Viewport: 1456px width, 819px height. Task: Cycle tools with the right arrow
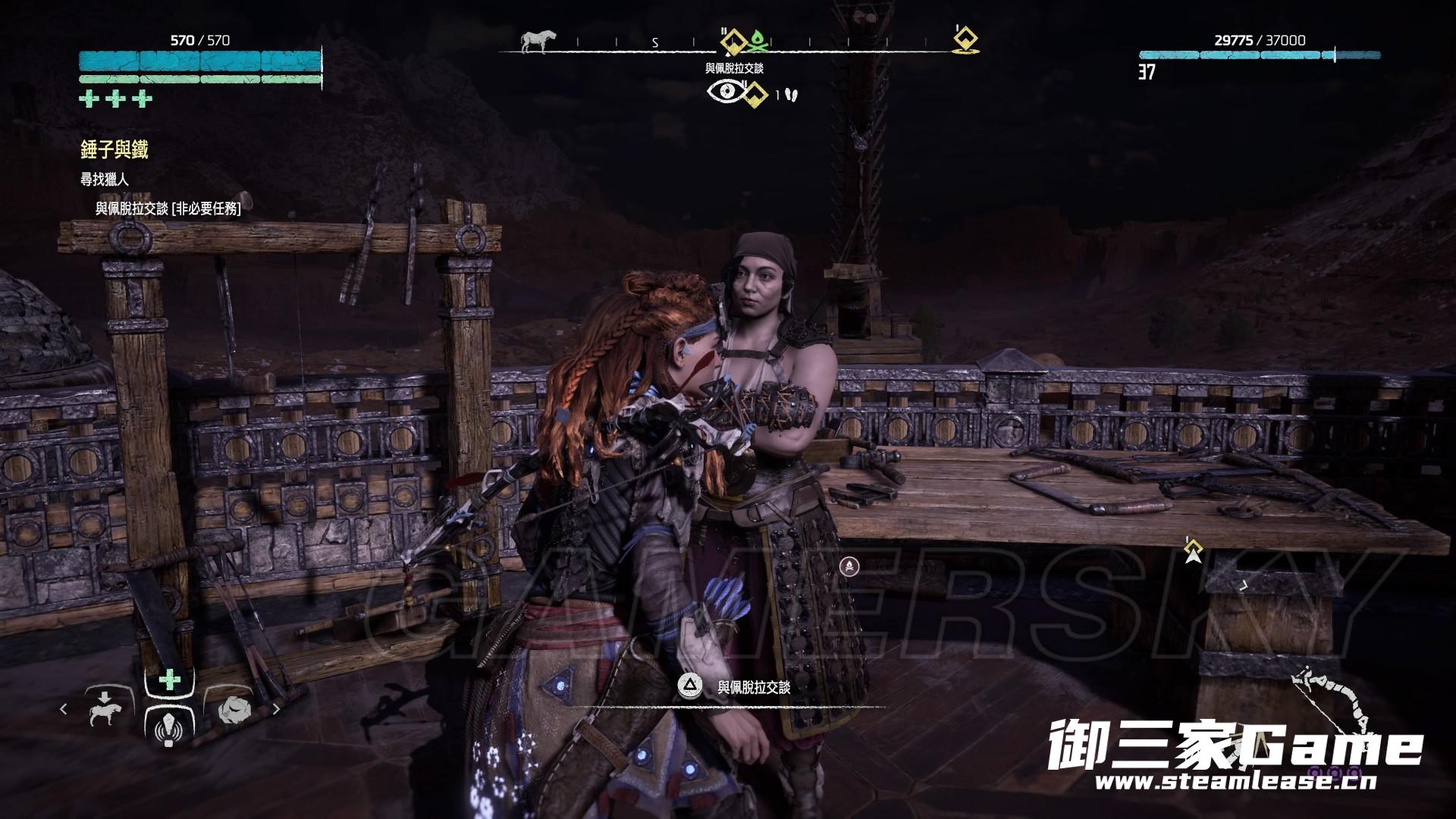point(276,710)
